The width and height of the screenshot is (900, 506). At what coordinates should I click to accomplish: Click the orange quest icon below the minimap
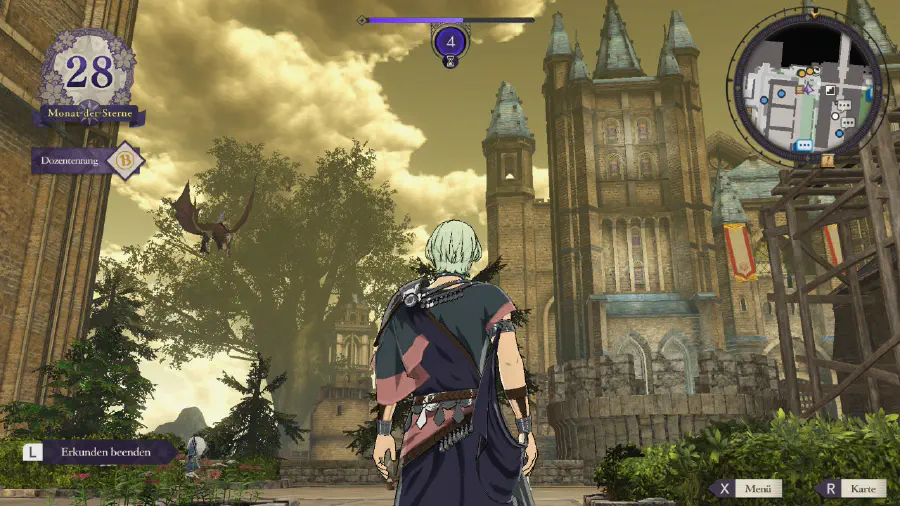827,160
